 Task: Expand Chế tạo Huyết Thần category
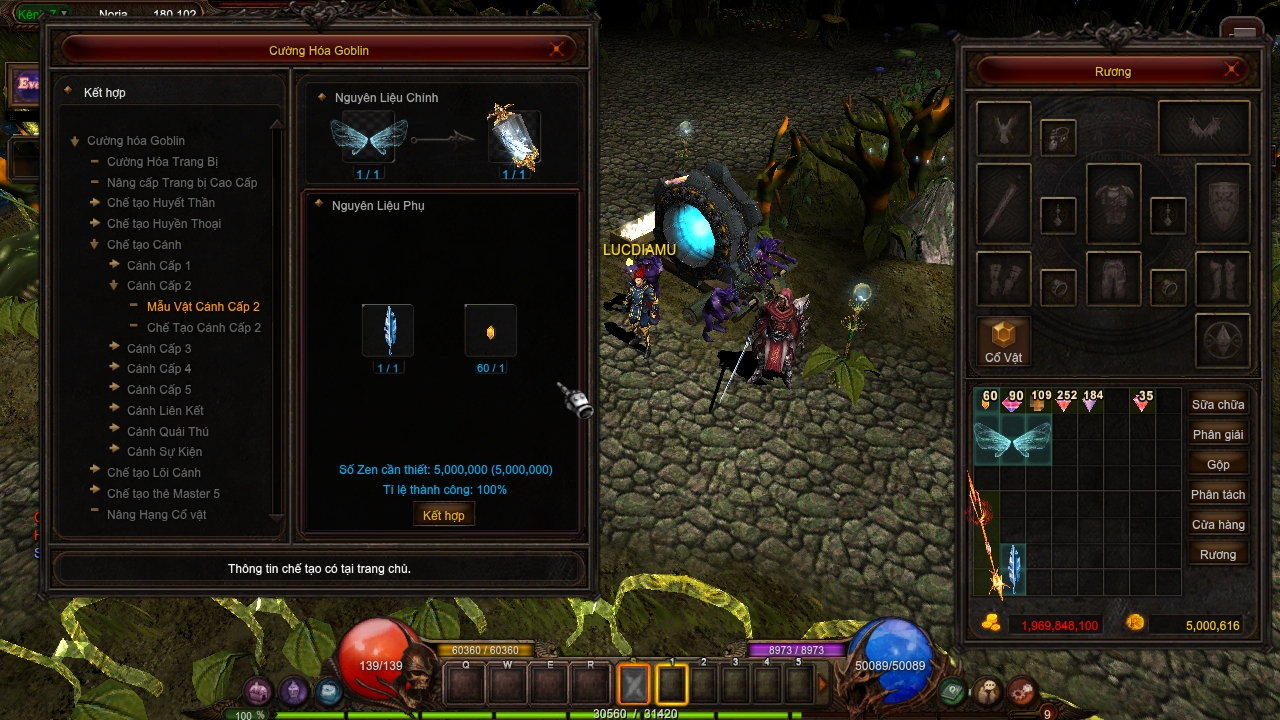pos(160,203)
